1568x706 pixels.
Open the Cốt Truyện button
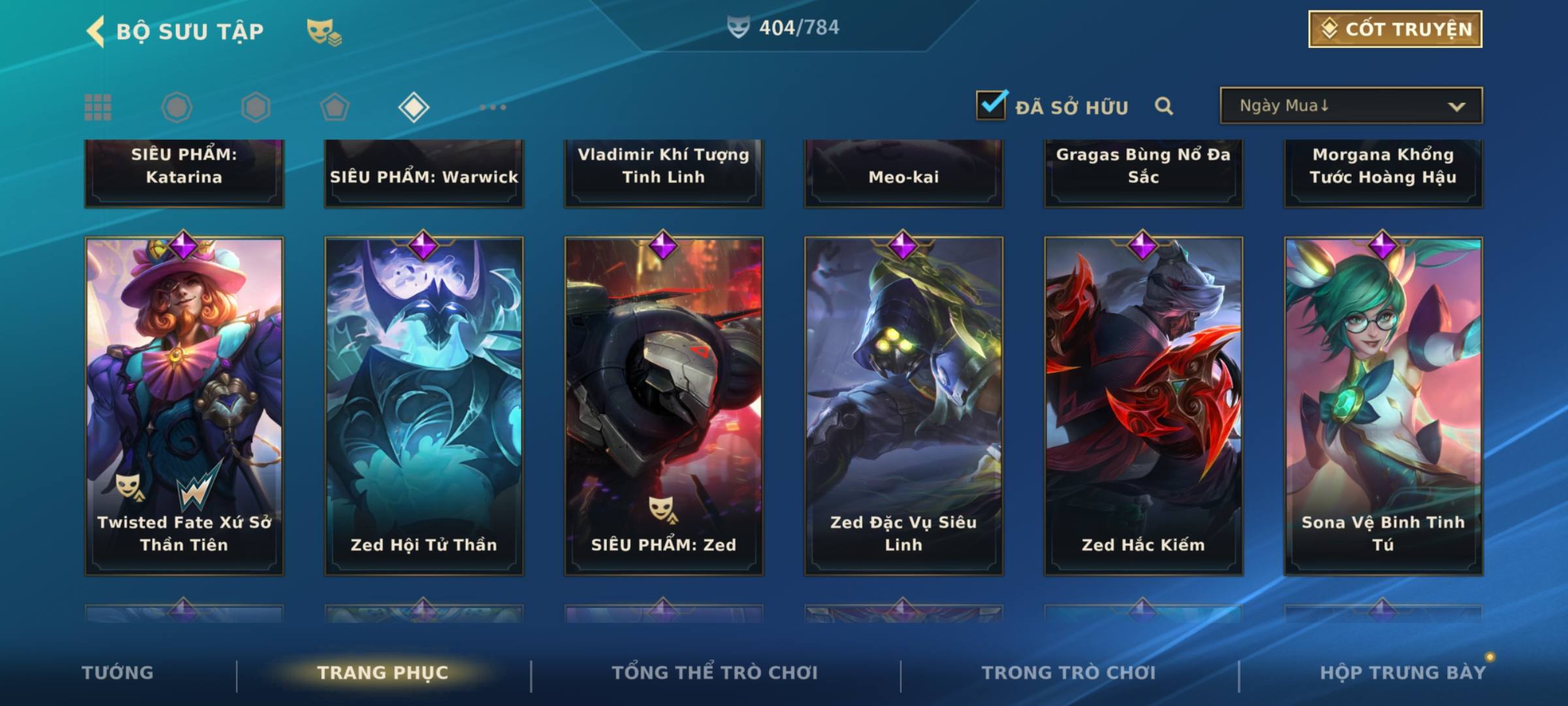click(x=1395, y=29)
